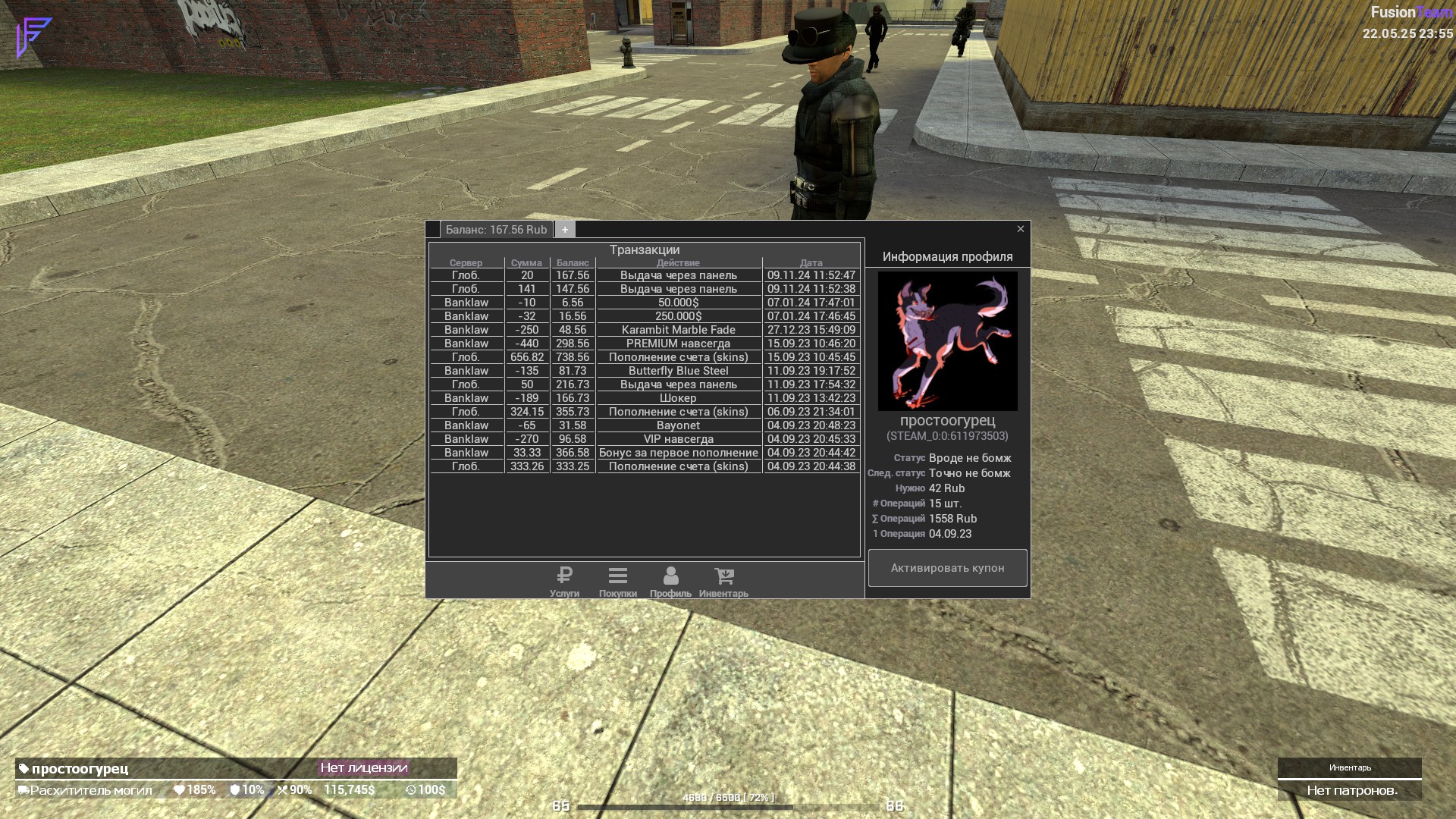Click the Баланс 167.56 Rub label
Screen dimensions: 1456x819
click(x=496, y=230)
